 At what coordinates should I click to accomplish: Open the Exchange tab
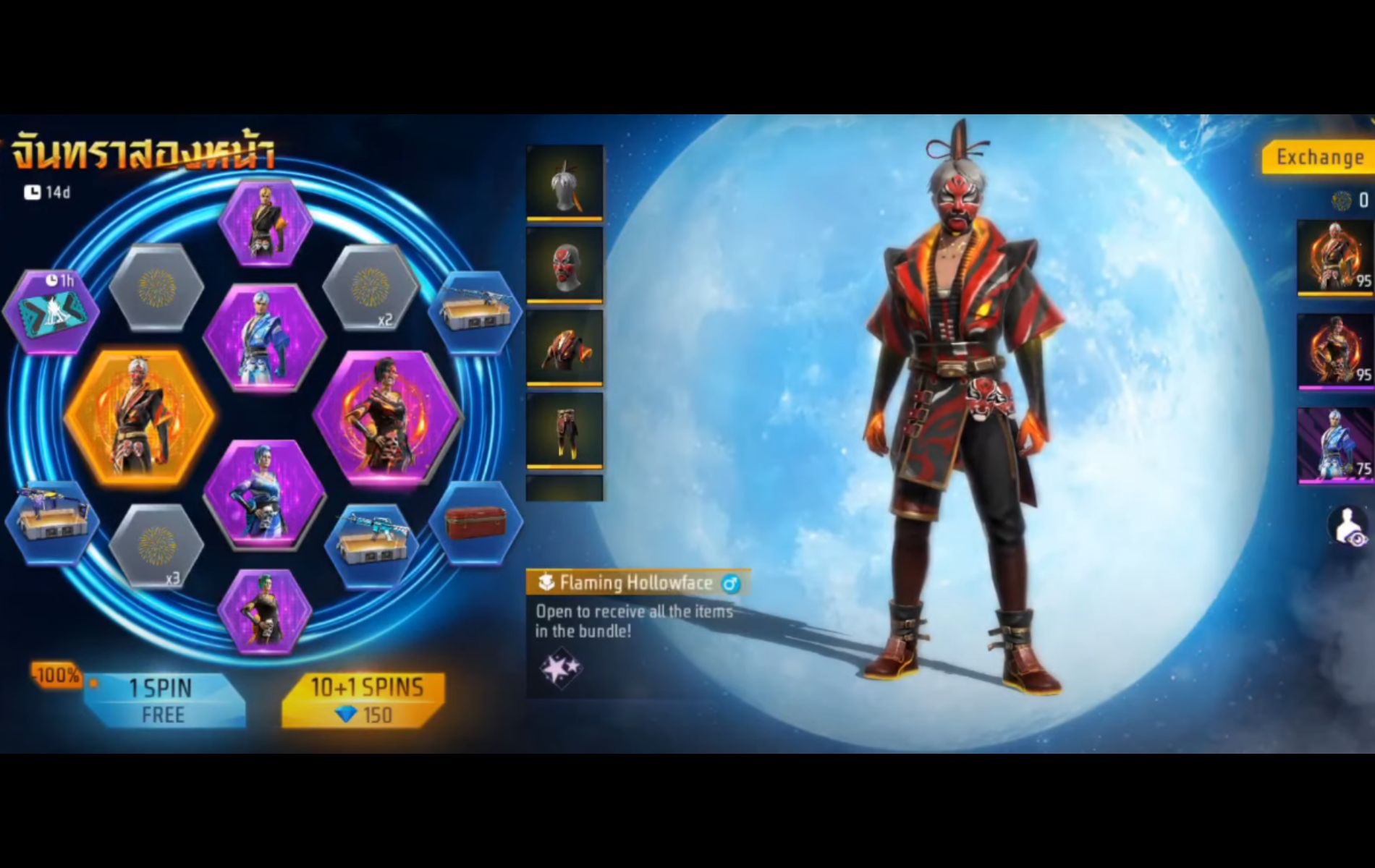[x=1319, y=157]
